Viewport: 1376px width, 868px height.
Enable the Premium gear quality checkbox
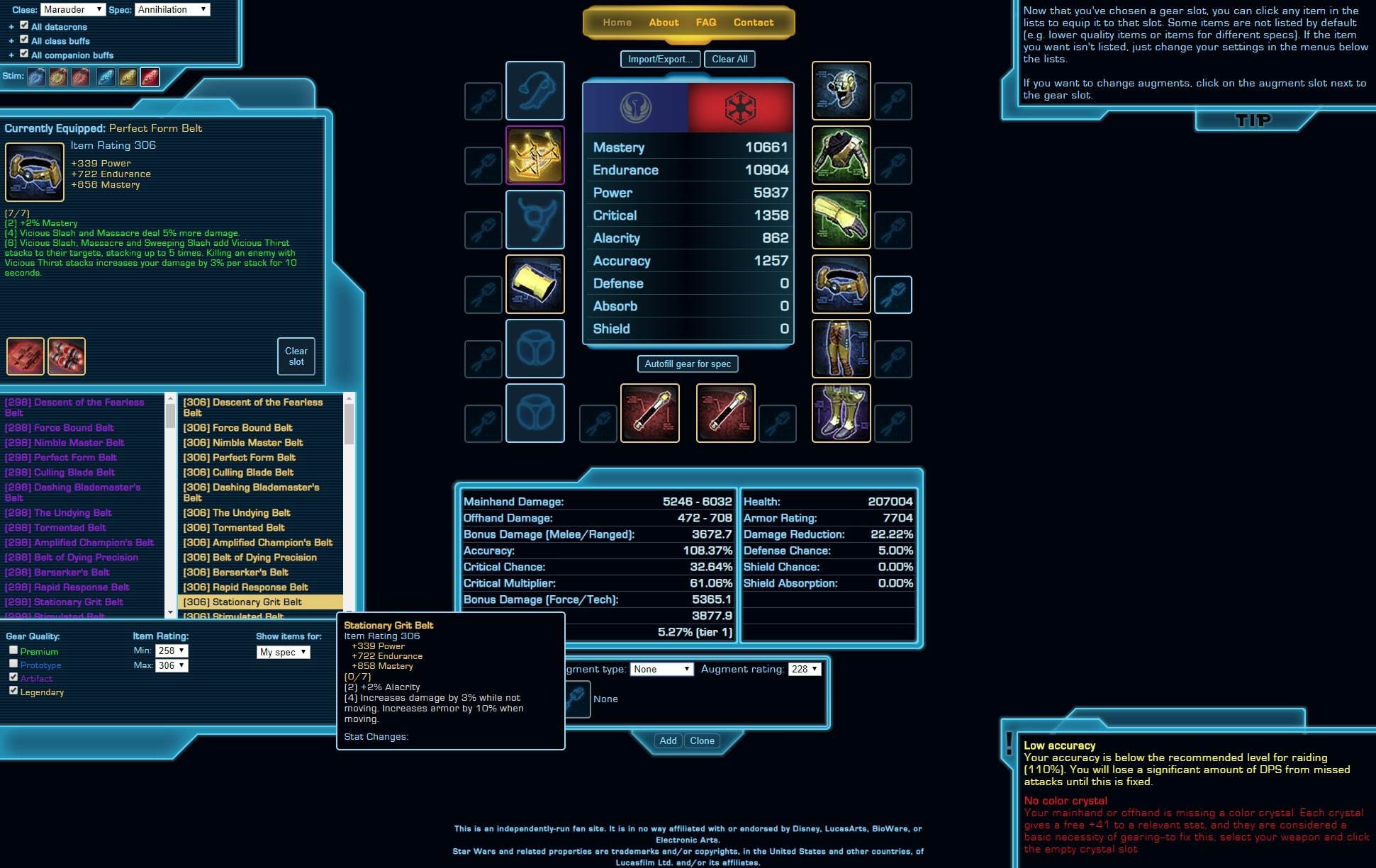click(x=13, y=649)
